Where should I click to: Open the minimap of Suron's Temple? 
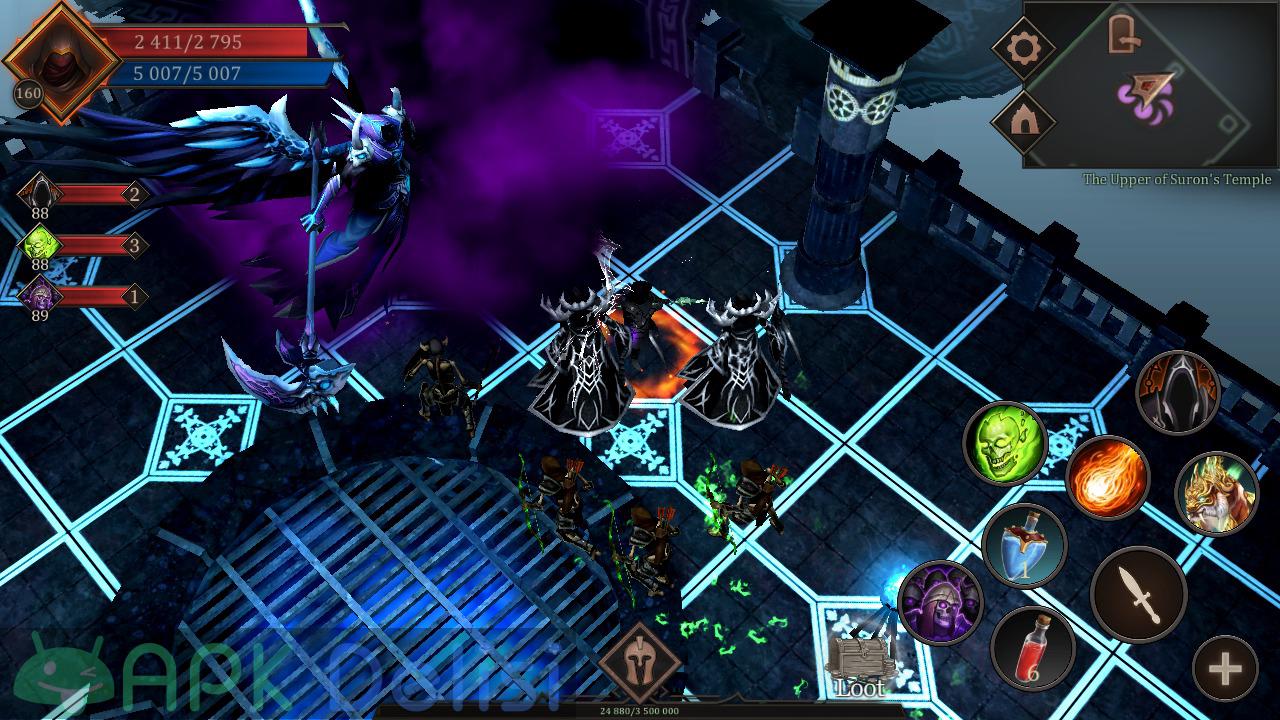[1150, 84]
